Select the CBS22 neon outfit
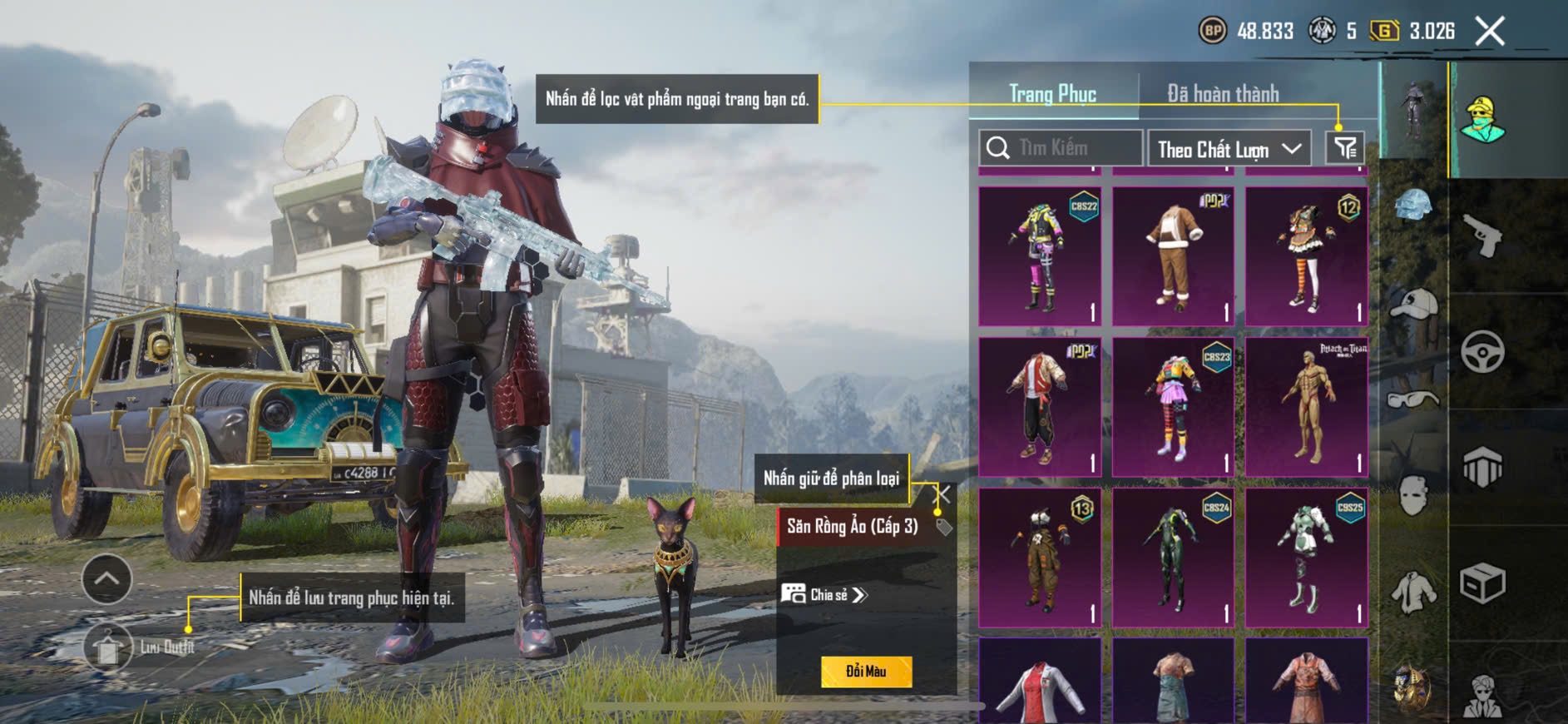 click(1040, 256)
